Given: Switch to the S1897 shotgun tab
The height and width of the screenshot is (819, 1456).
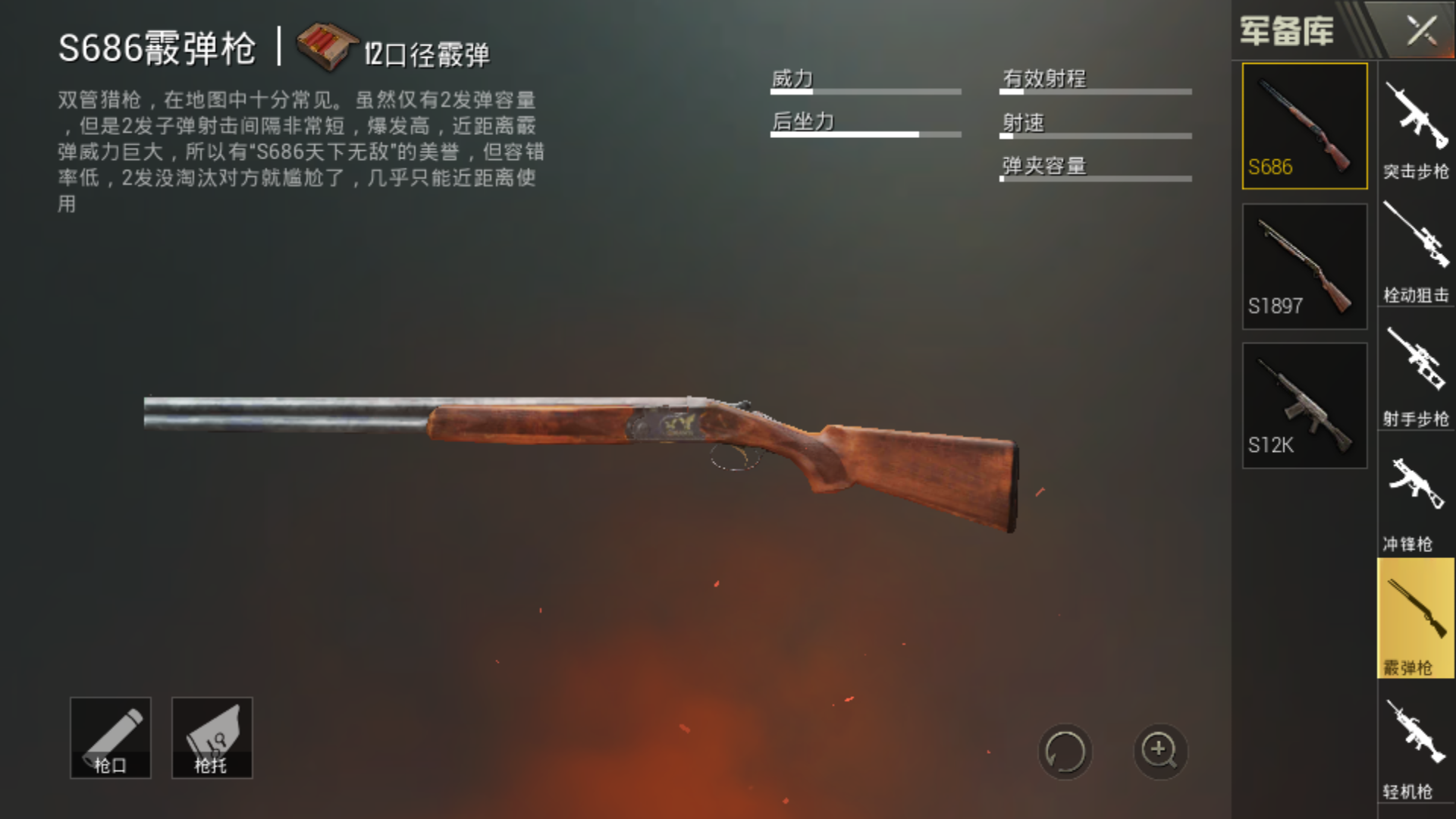Looking at the screenshot, I should tap(1304, 265).
